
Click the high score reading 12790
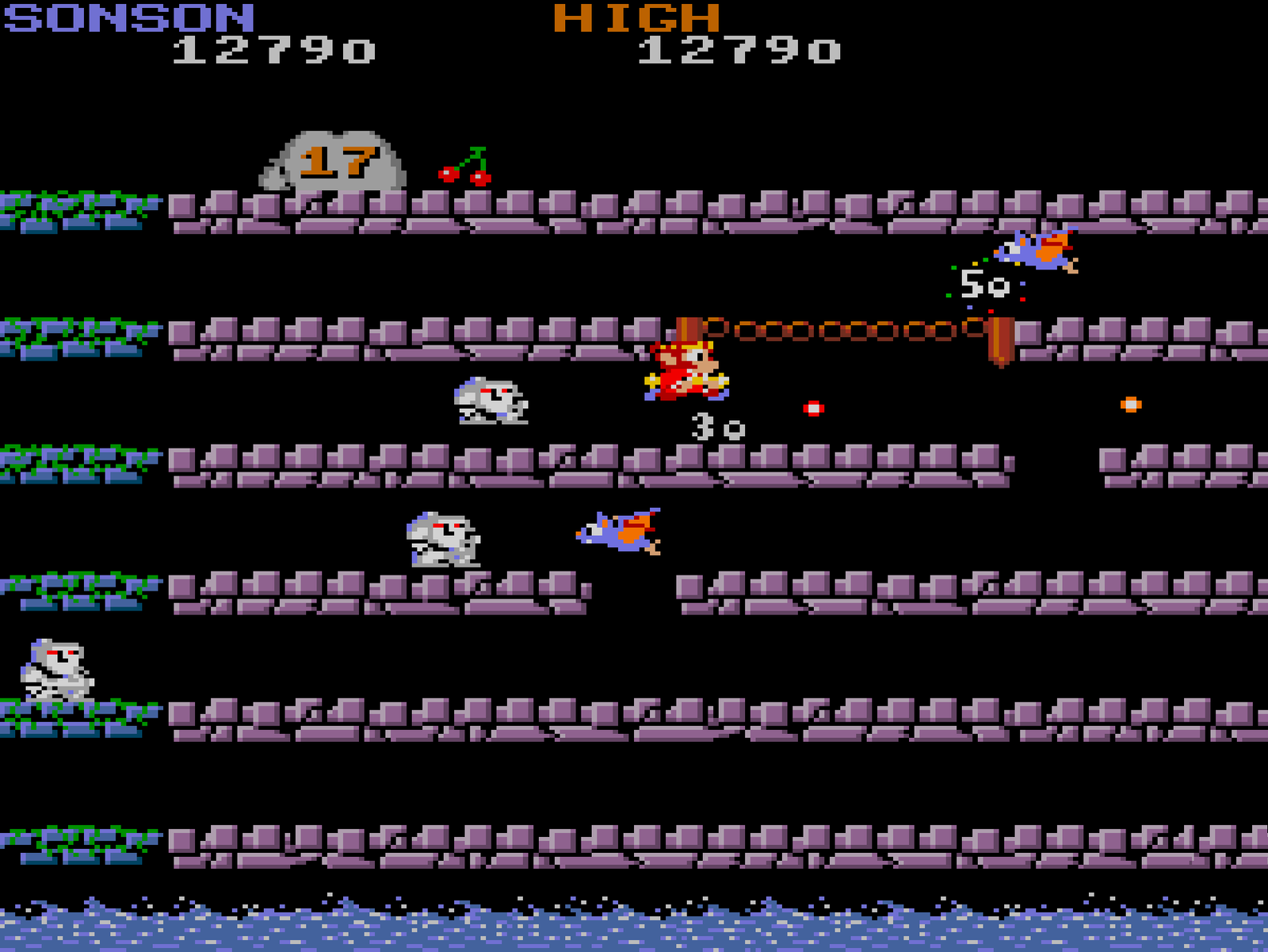(733, 52)
